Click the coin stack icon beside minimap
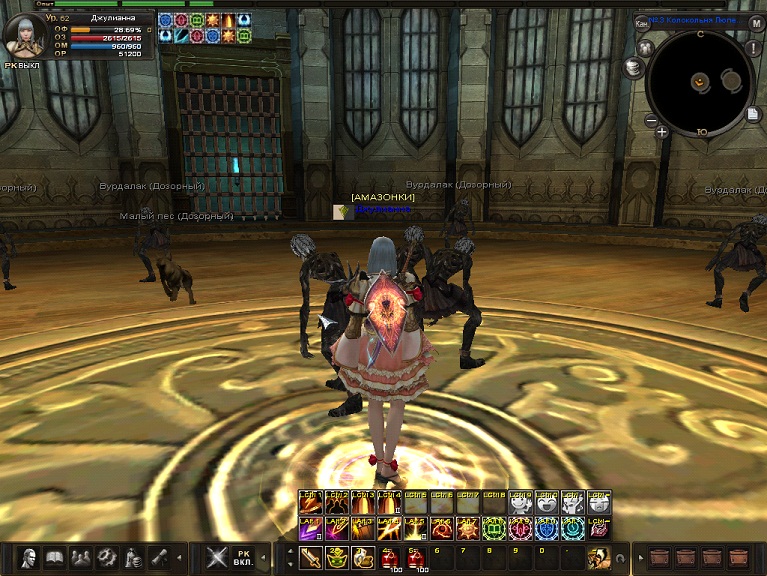The height and width of the screenshot is (576, 767). (x=632, y=67)
